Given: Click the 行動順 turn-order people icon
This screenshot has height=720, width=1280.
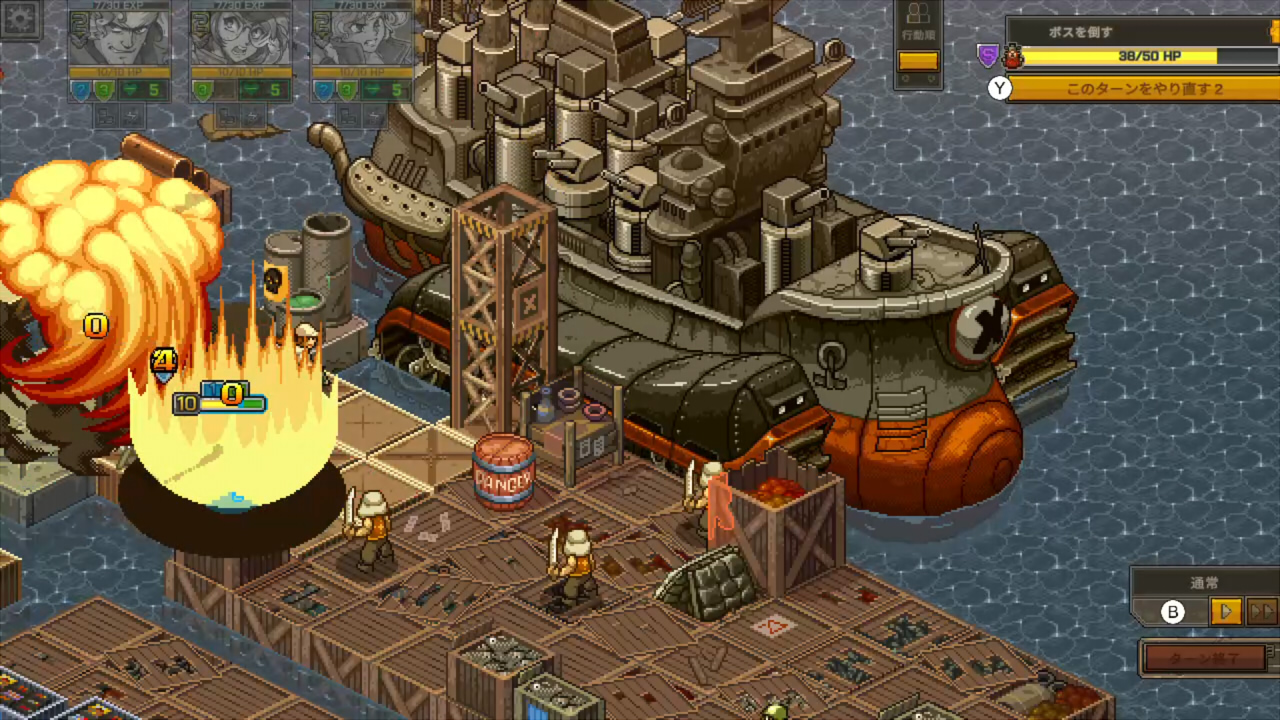Looking at the screenshot, I should point(918,14).
